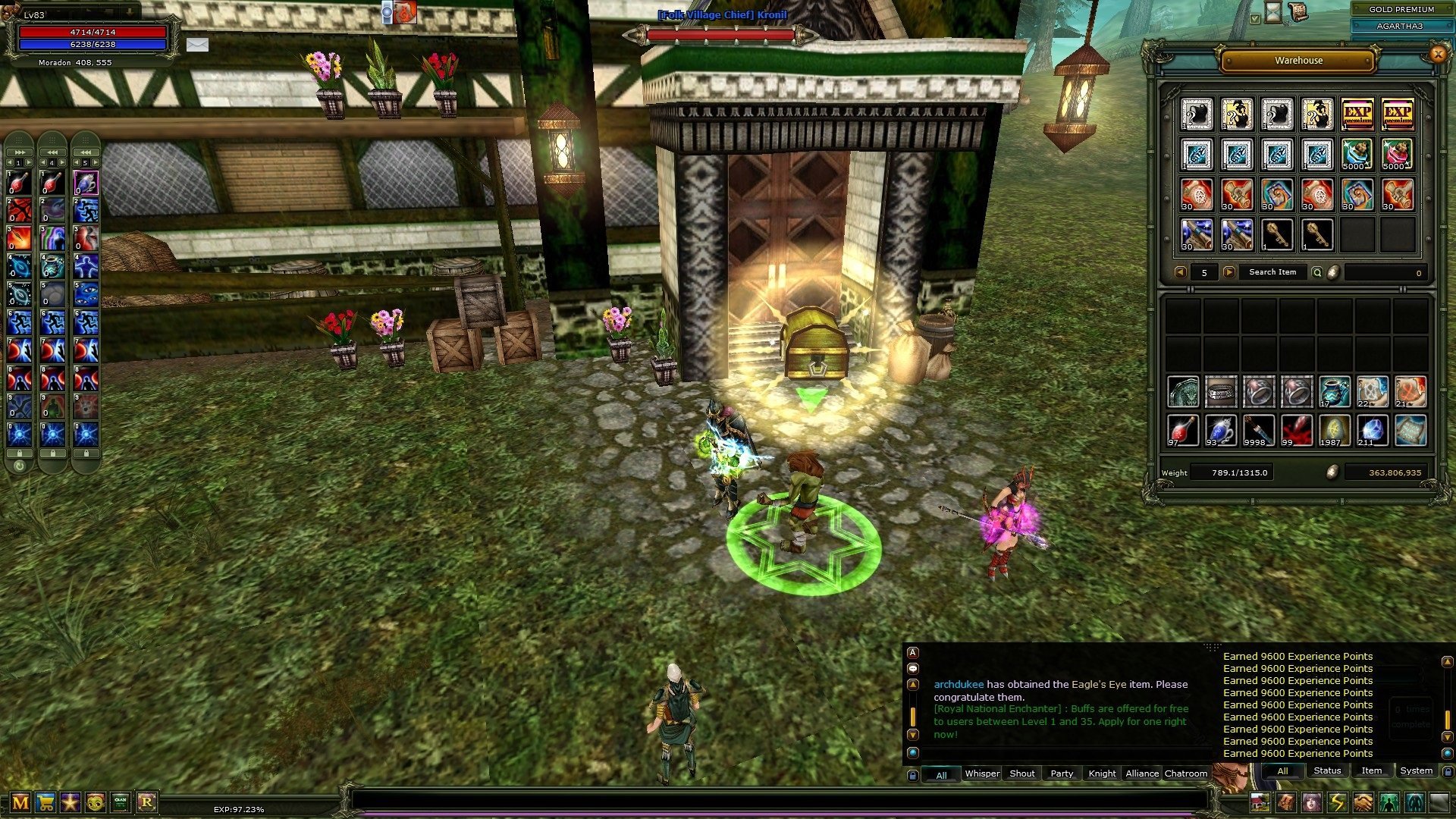Screen dimensions: 1456x819
Task: Click the warehouse search magnifier button
Action: tap(1317, 272)
